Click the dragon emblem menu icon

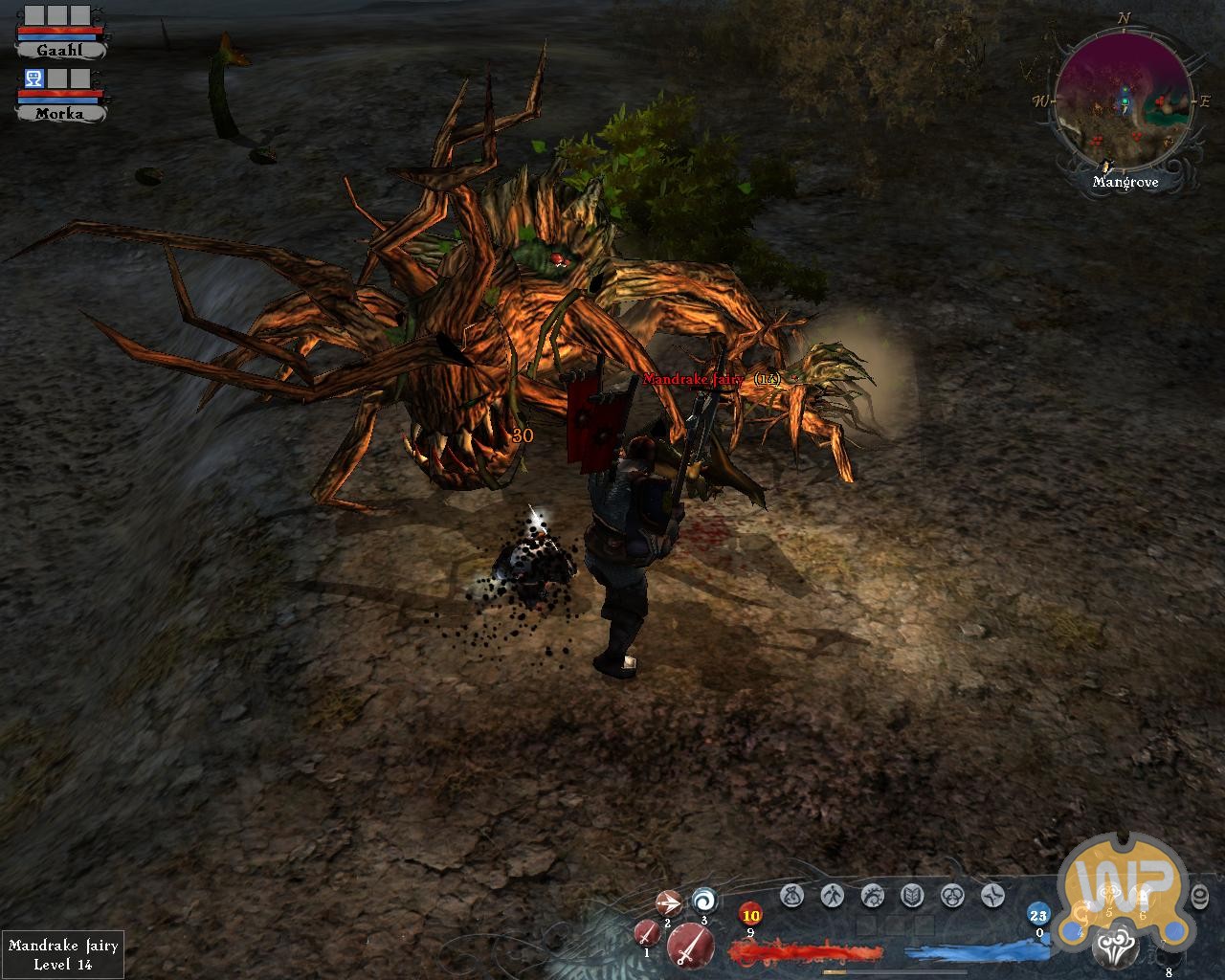point(872,896)
